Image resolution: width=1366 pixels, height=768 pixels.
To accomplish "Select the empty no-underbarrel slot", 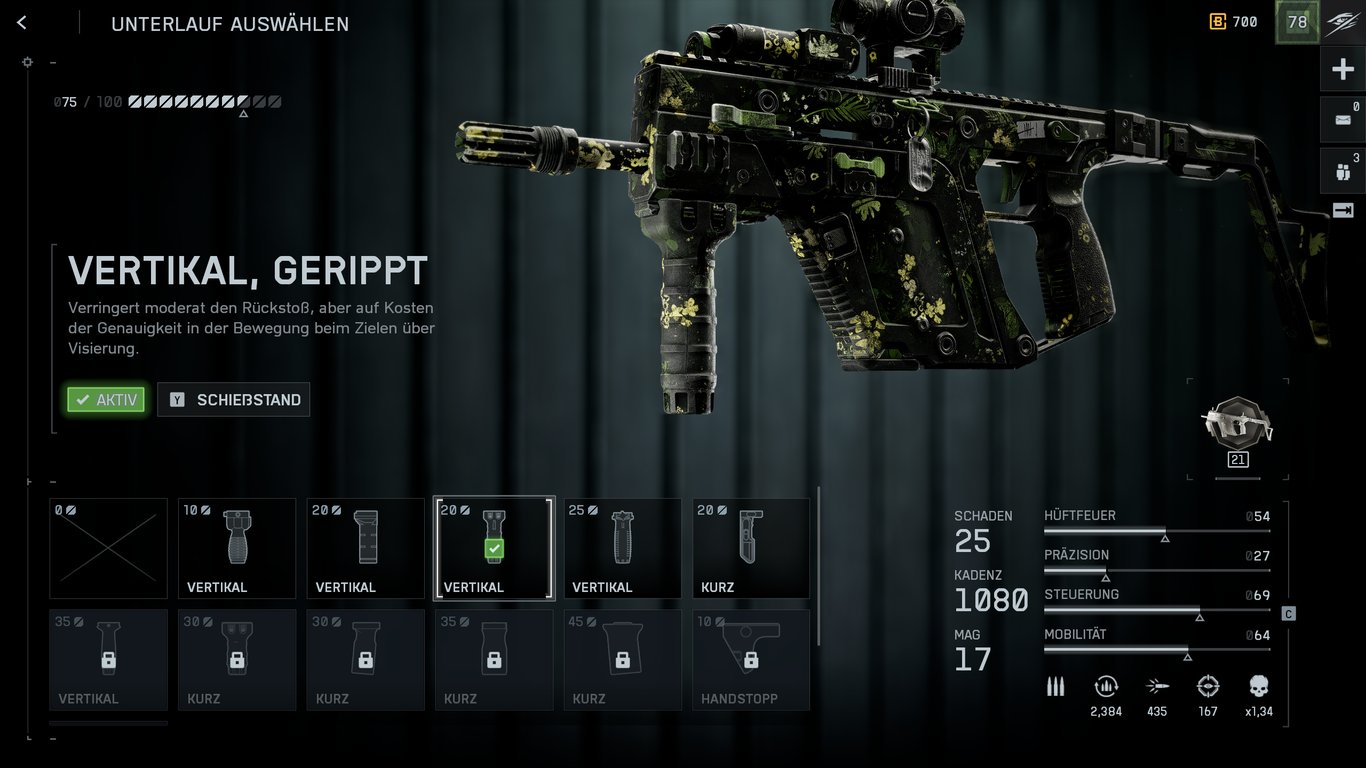I will click(x=109, y=548).
